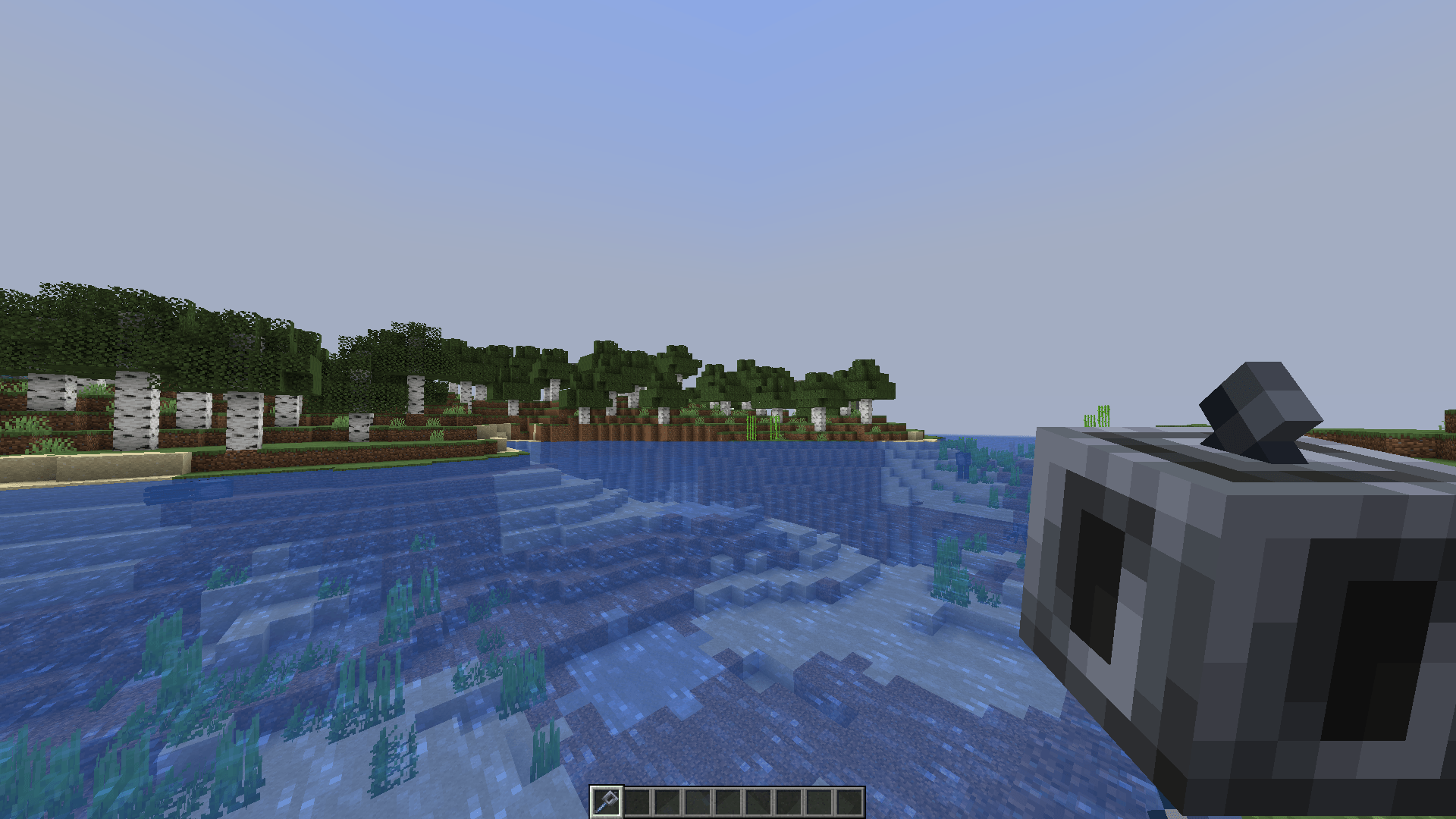Click the last hotbar slot
The image size is (1456, 819).
point(852,802)
